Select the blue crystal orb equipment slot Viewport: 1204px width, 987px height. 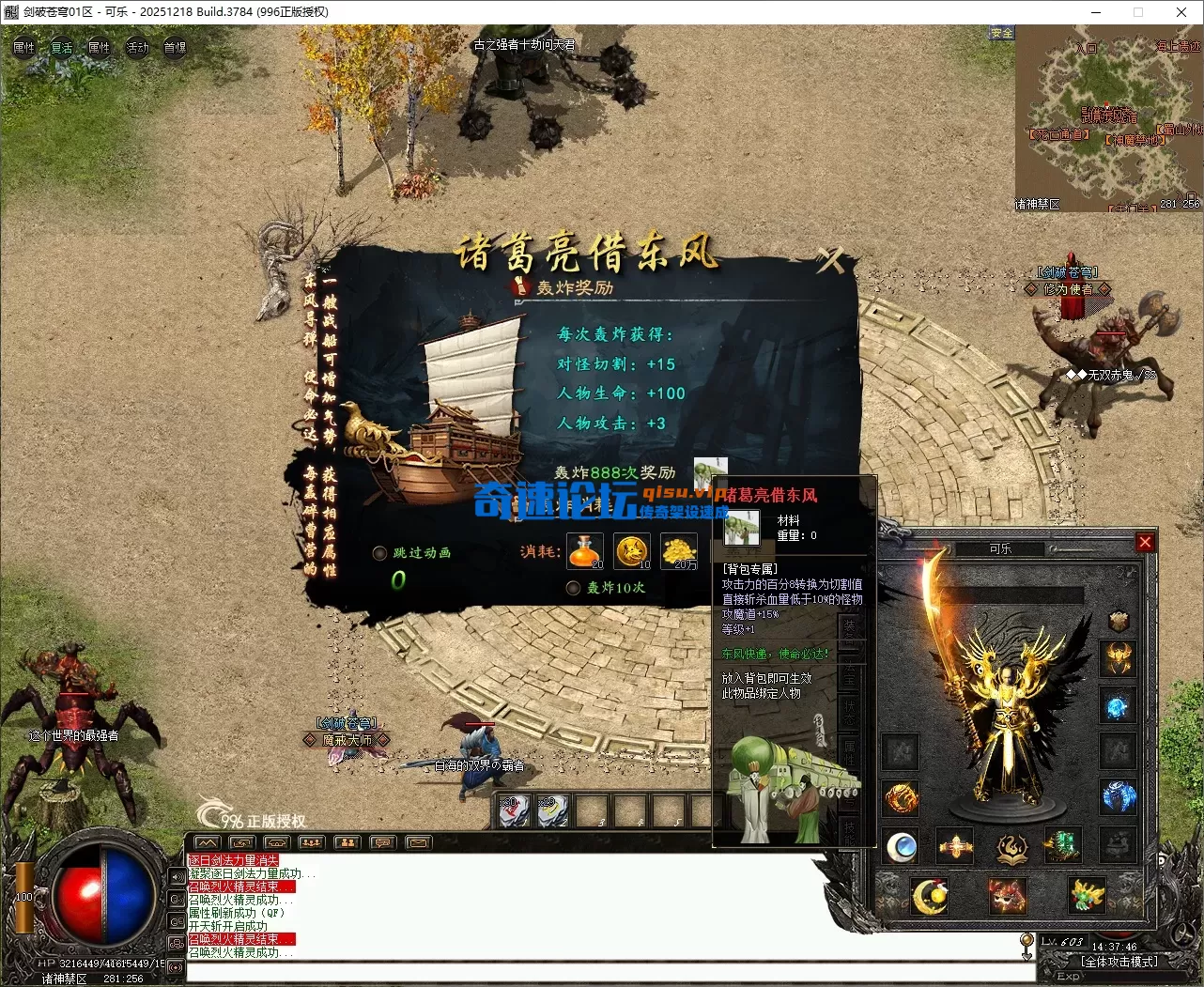(1118, 706)
